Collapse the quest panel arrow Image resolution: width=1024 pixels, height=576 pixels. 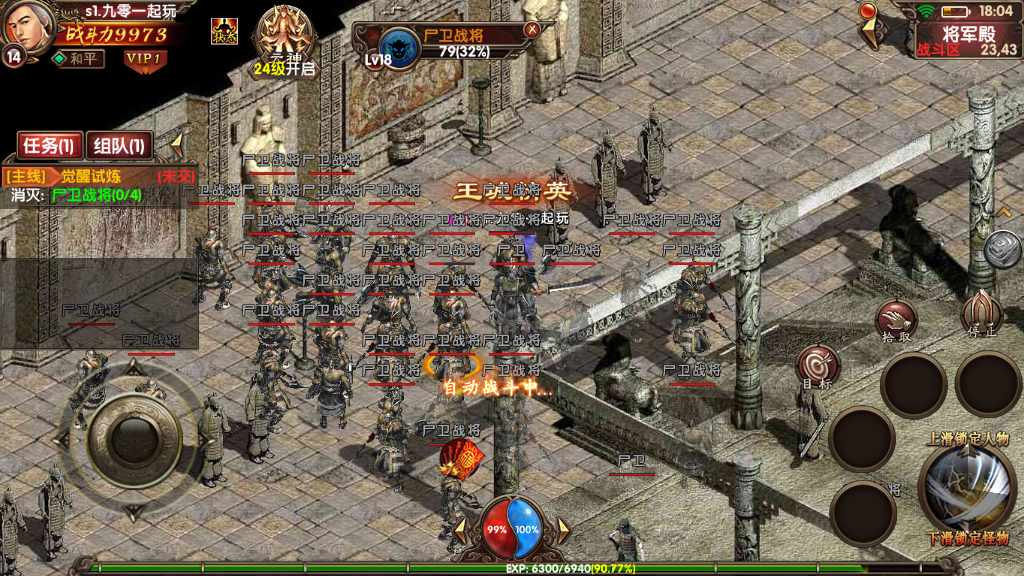point(176,142)
